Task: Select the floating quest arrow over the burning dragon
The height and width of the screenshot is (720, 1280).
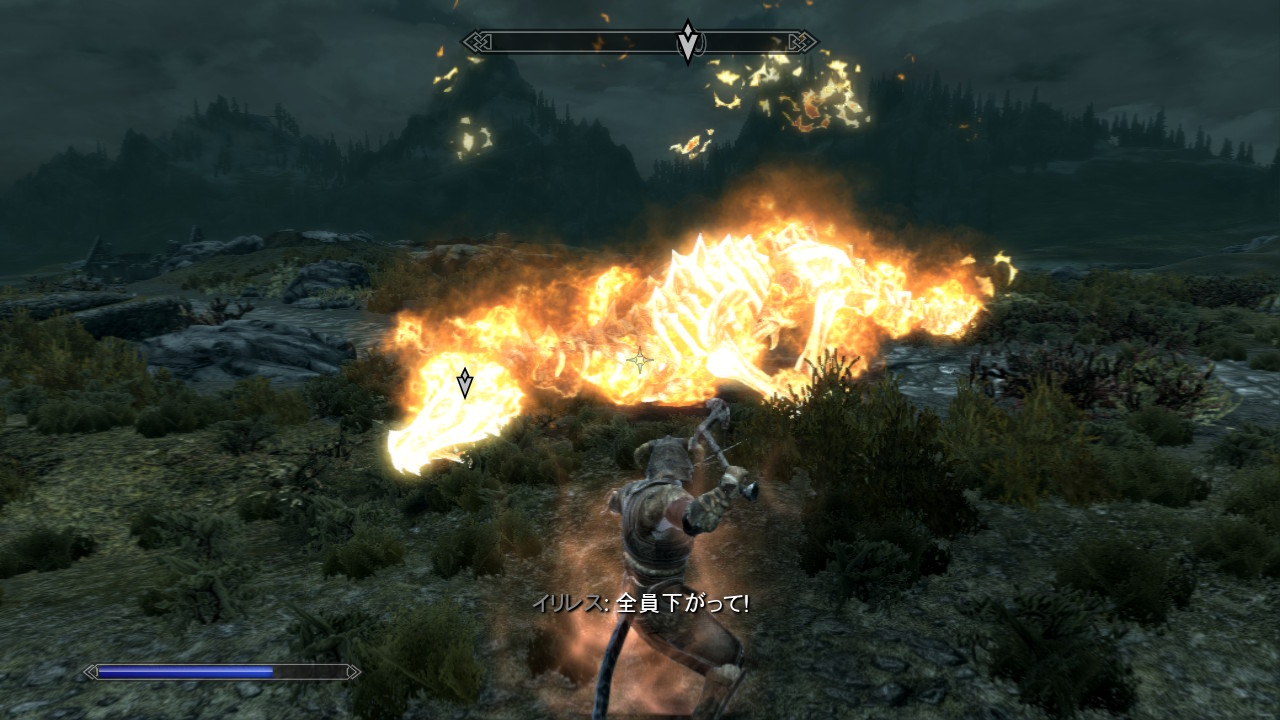Action: pyautogui.click(x=465, y=382)
